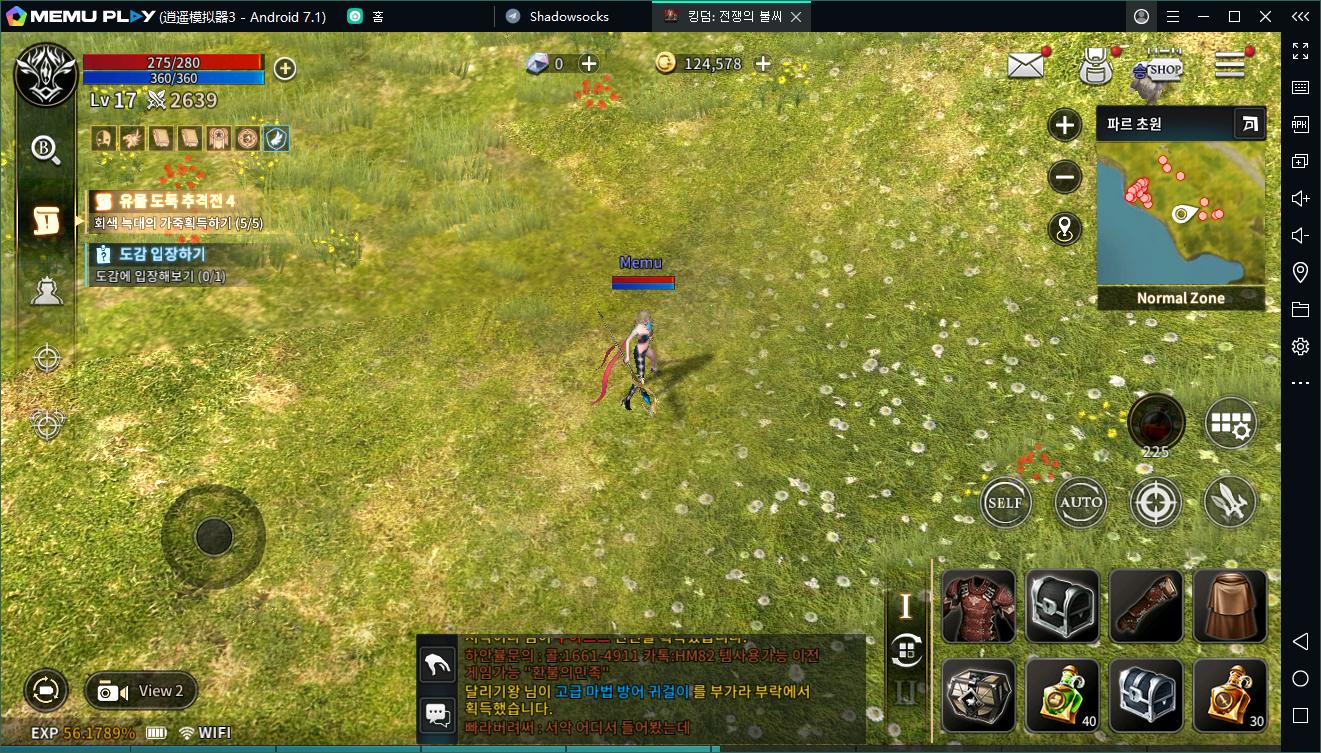Open the mail envelope icon
Image resolution: width=1321 pixels, height=753 pixels.
pos(1025,66)
